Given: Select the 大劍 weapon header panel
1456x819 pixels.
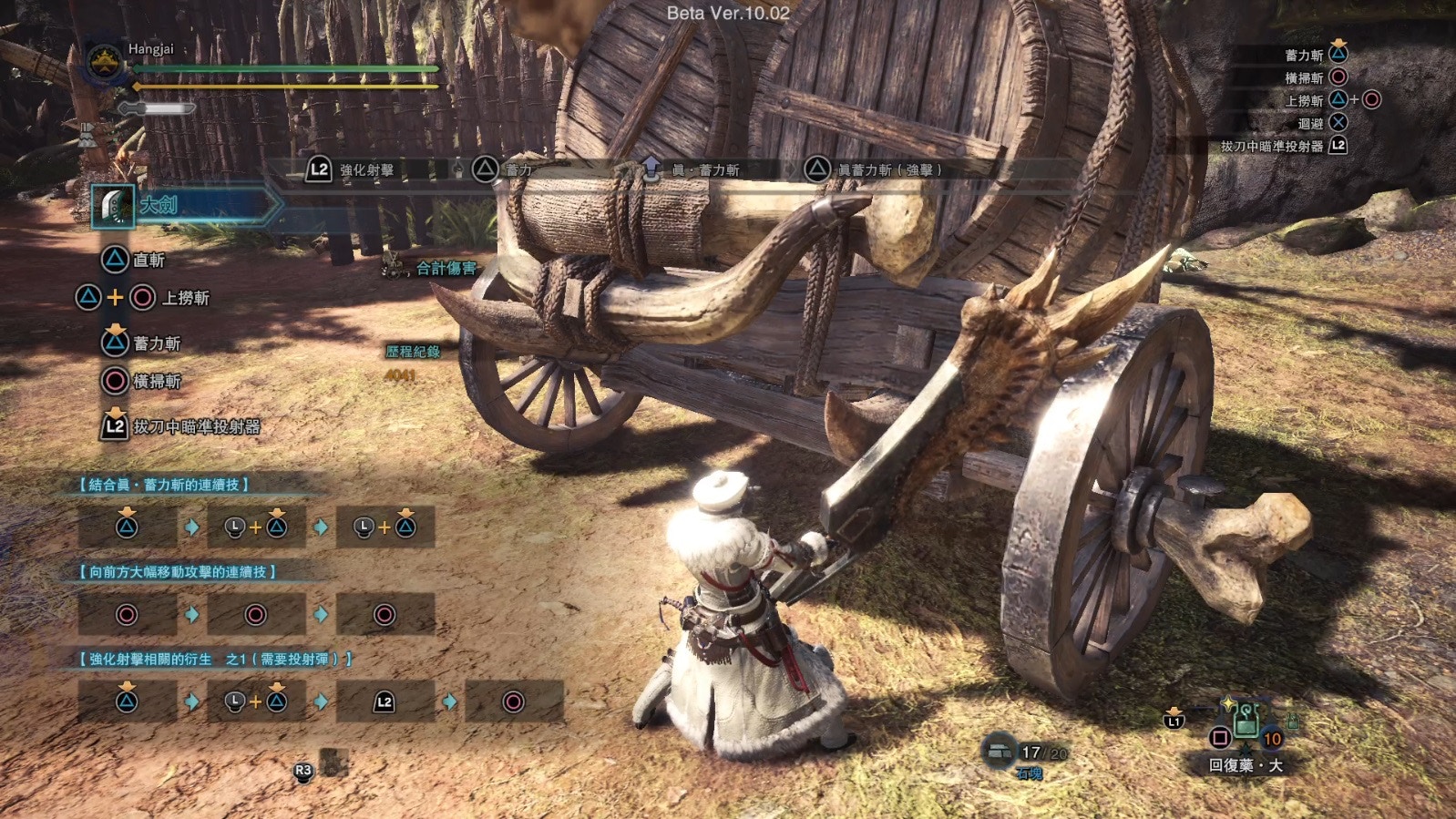Looking at the screenshot, I should 182,206.
